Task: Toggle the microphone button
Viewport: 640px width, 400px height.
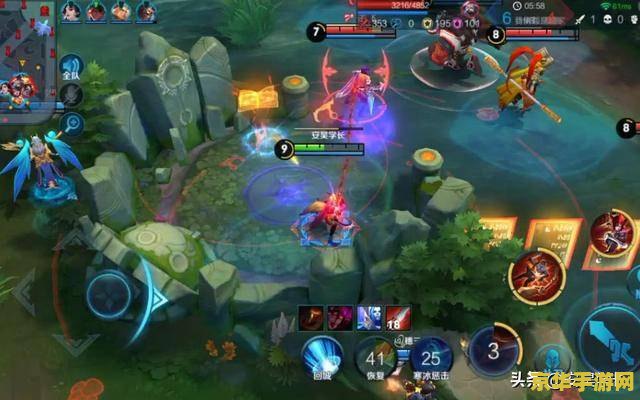Action: (x=71, y=94)
